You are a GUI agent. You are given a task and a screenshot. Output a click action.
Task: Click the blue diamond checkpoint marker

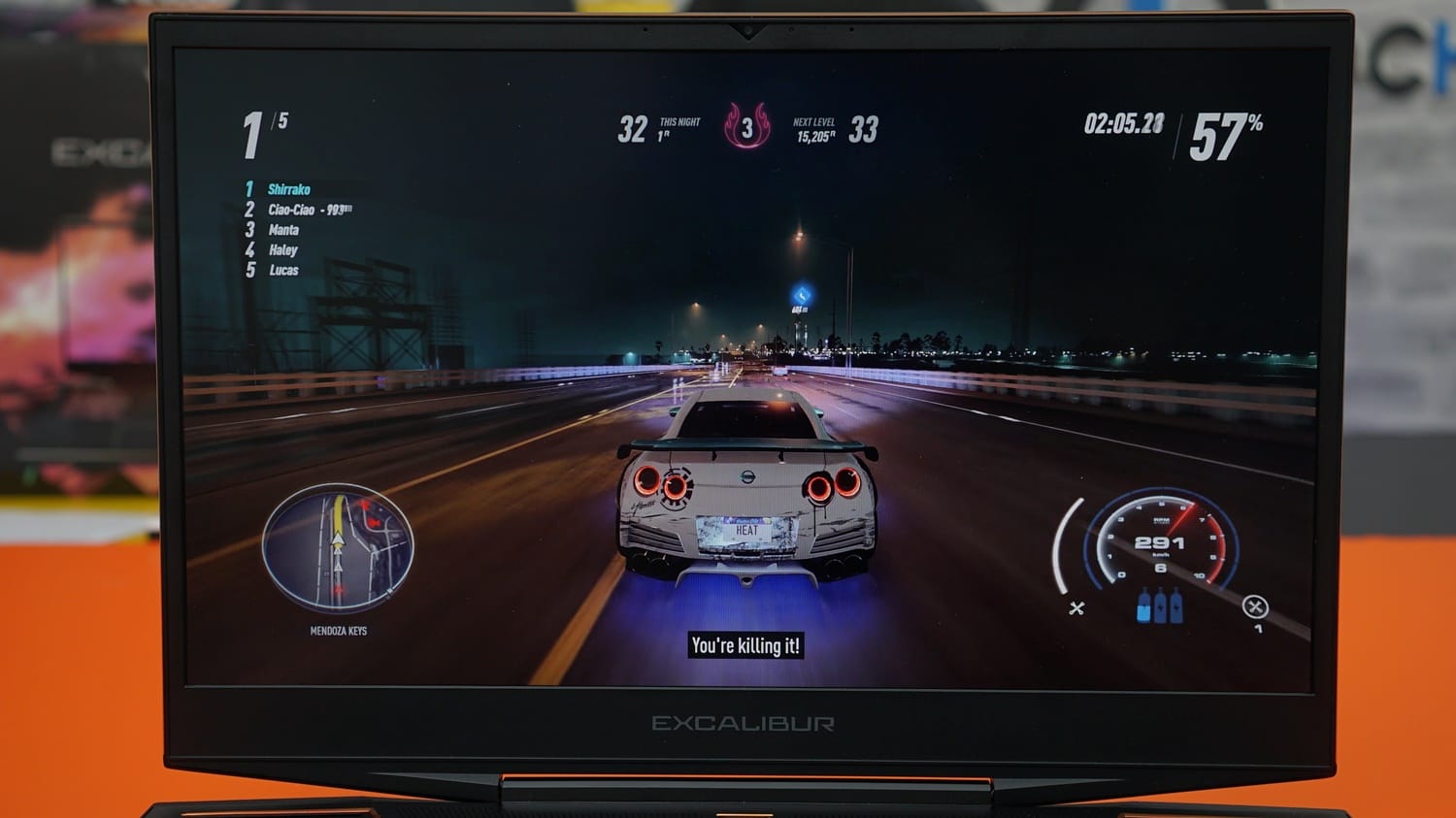coord(802,295)
